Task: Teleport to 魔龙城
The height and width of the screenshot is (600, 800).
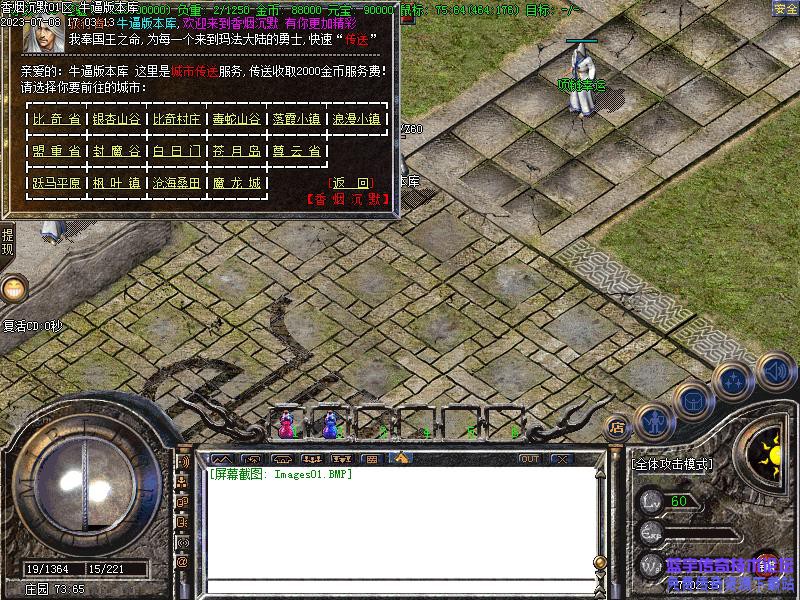Action: 236,183
